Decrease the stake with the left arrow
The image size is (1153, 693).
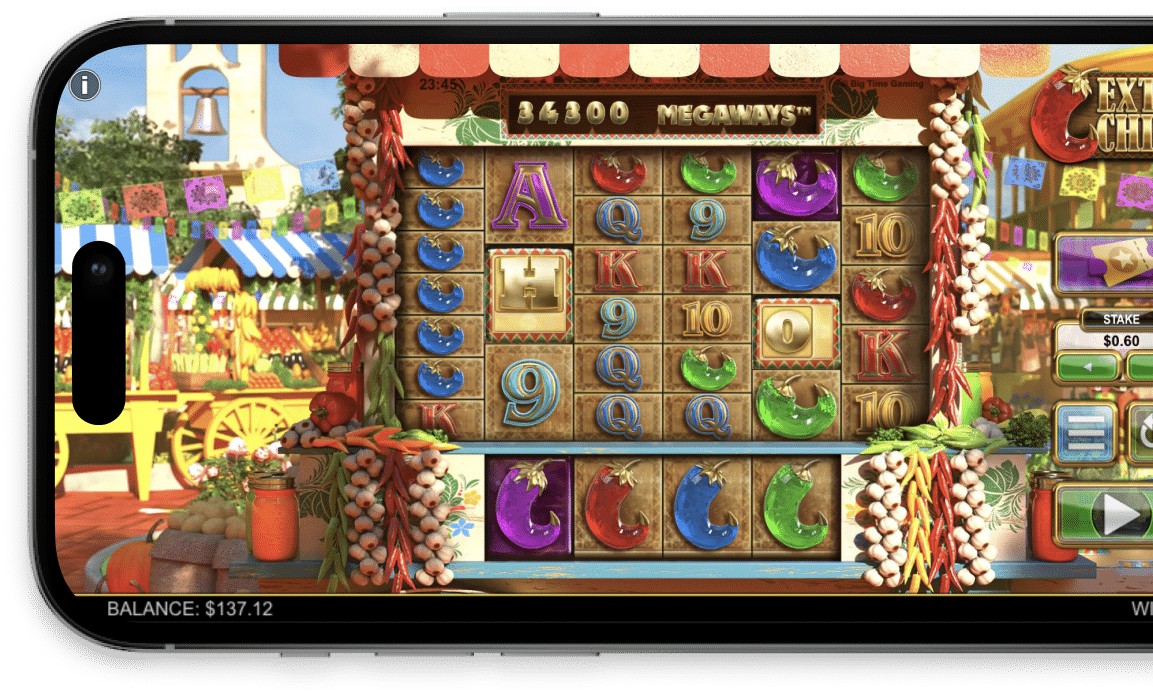coord(1087,367)
